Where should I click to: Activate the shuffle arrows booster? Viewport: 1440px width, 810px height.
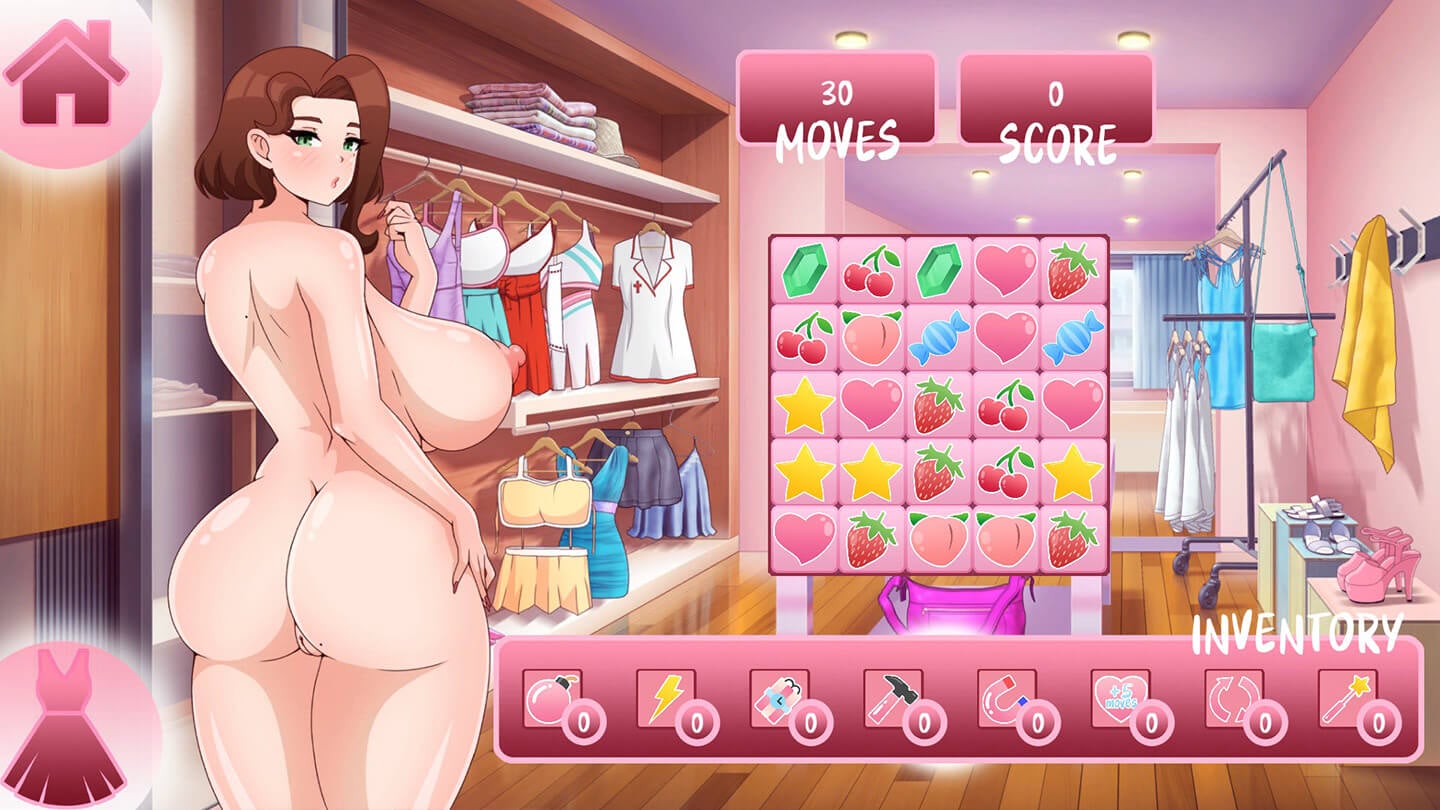pos(1234,698)
